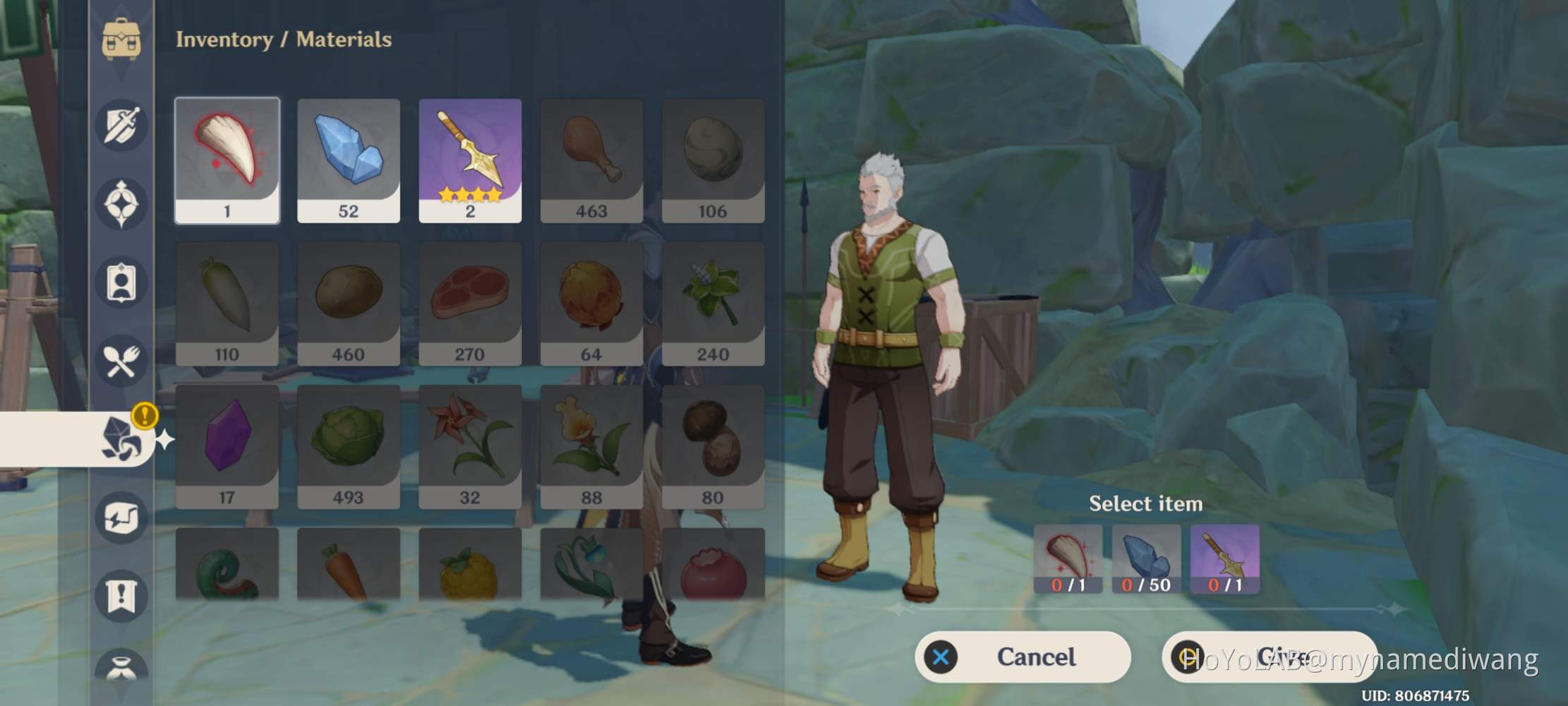Choose the cabbage stack of 493
Viewport: 1568px width, 706px height.
pos(349,446)
